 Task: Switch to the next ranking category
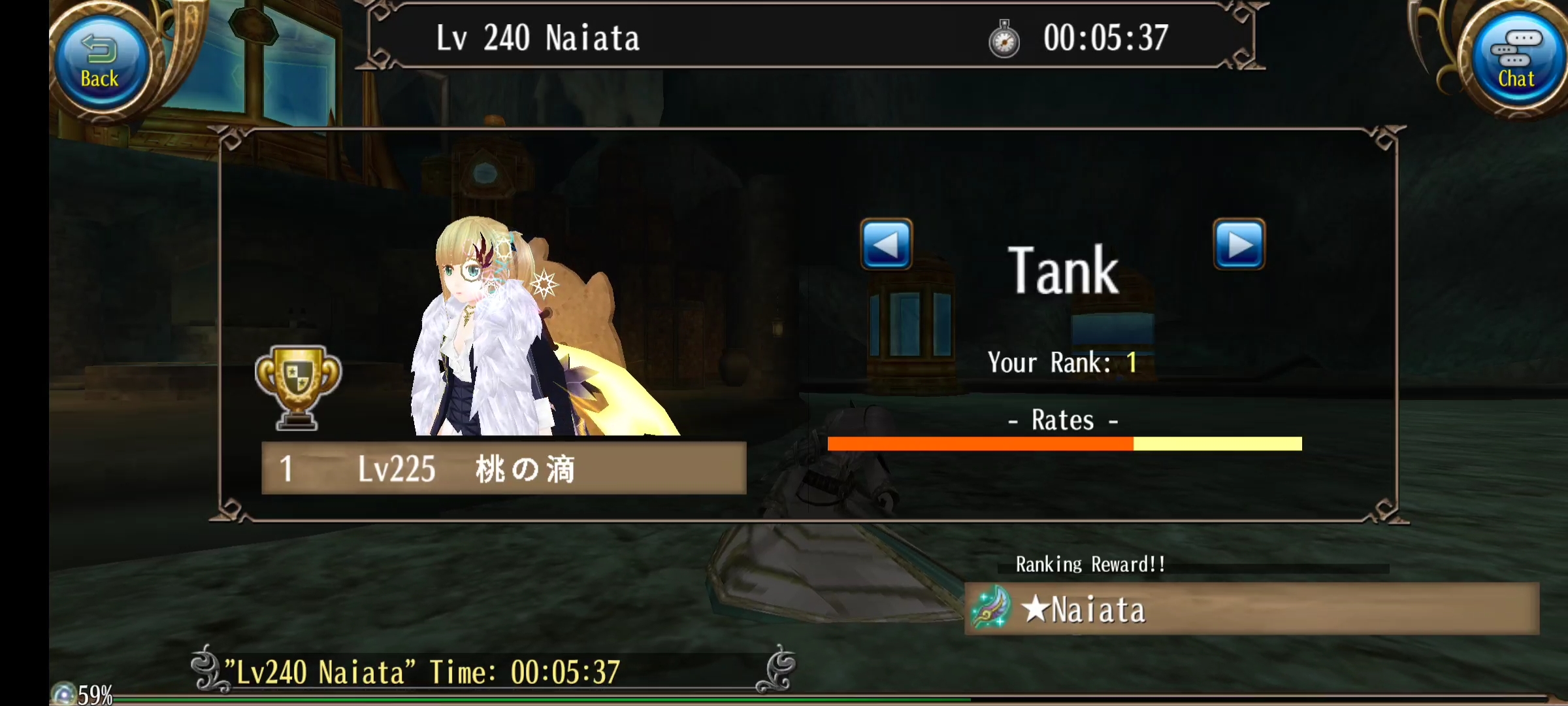pyautogui.click(x=1239, y=245)
